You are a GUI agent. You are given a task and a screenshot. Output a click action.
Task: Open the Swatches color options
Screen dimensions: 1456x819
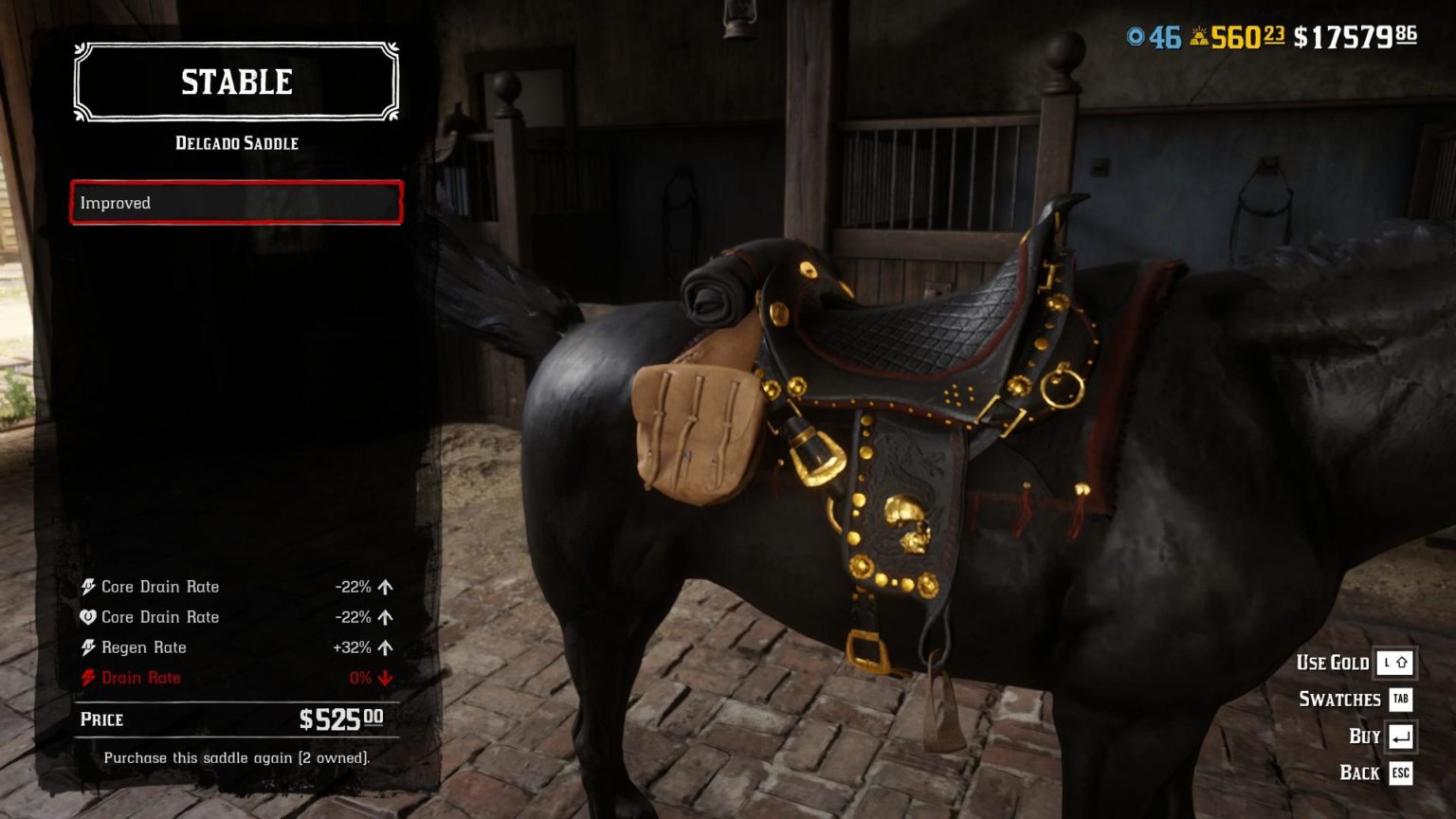(1338, 700)
